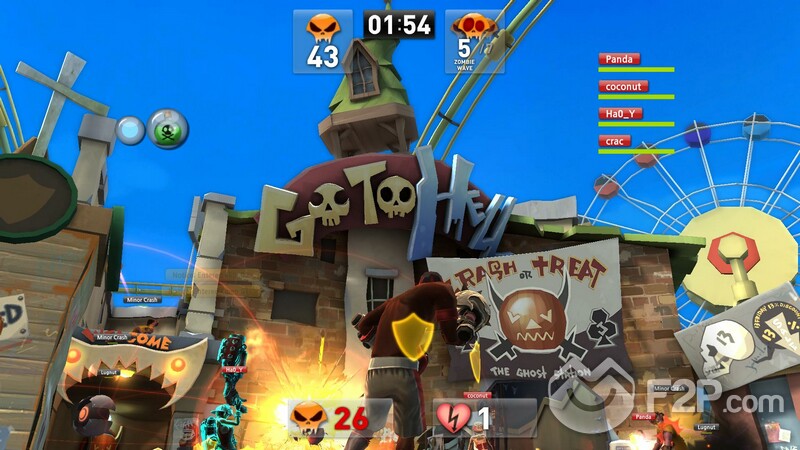Choose coconut from the player list
This screenshot has height=450, width=800.
622,86
